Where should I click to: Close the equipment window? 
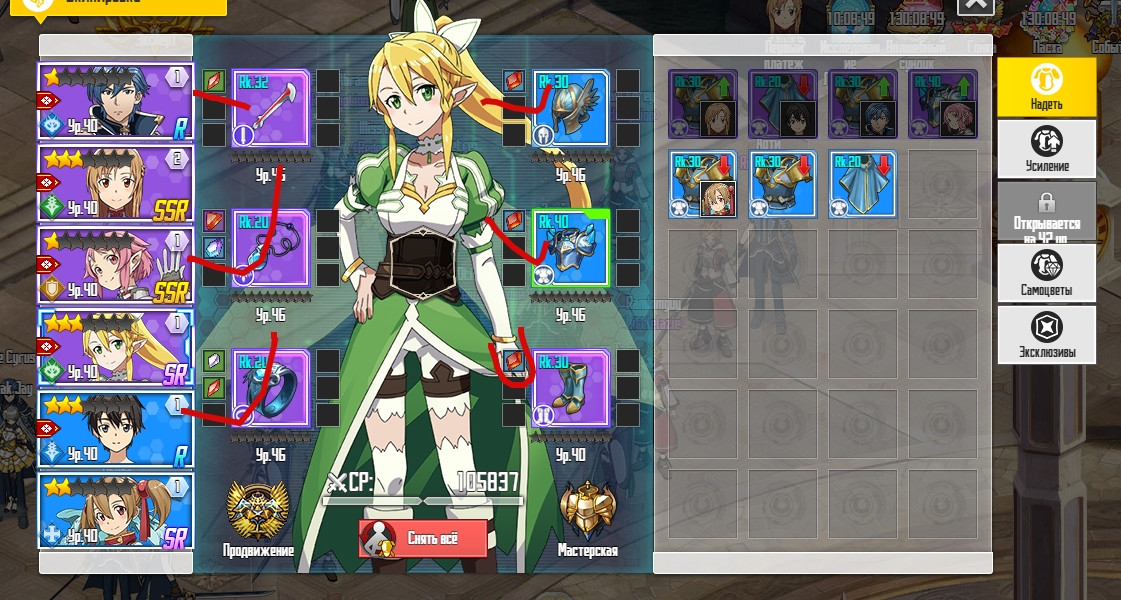976,6
